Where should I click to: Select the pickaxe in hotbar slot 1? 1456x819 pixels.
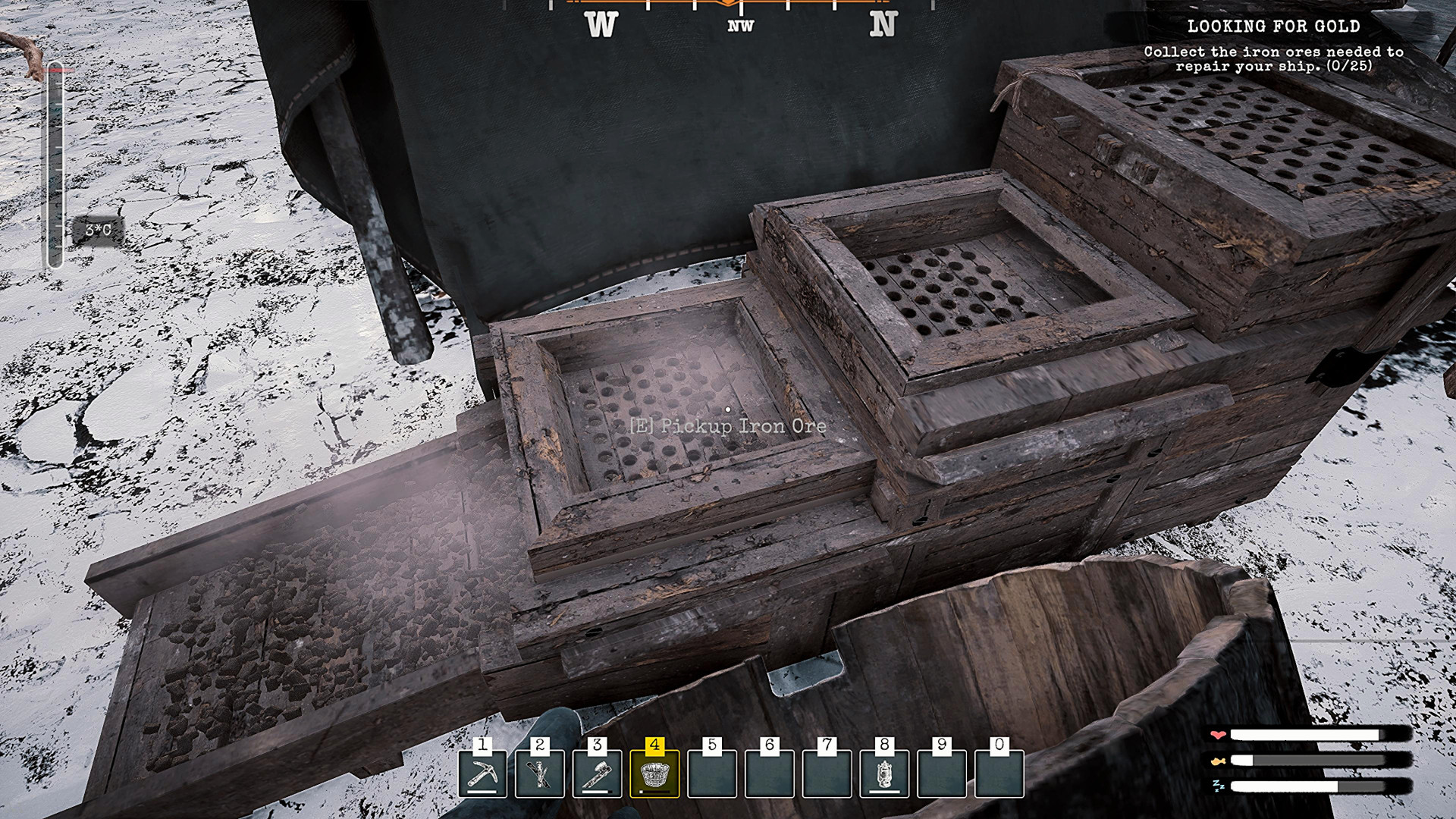[x=482, y=774]
